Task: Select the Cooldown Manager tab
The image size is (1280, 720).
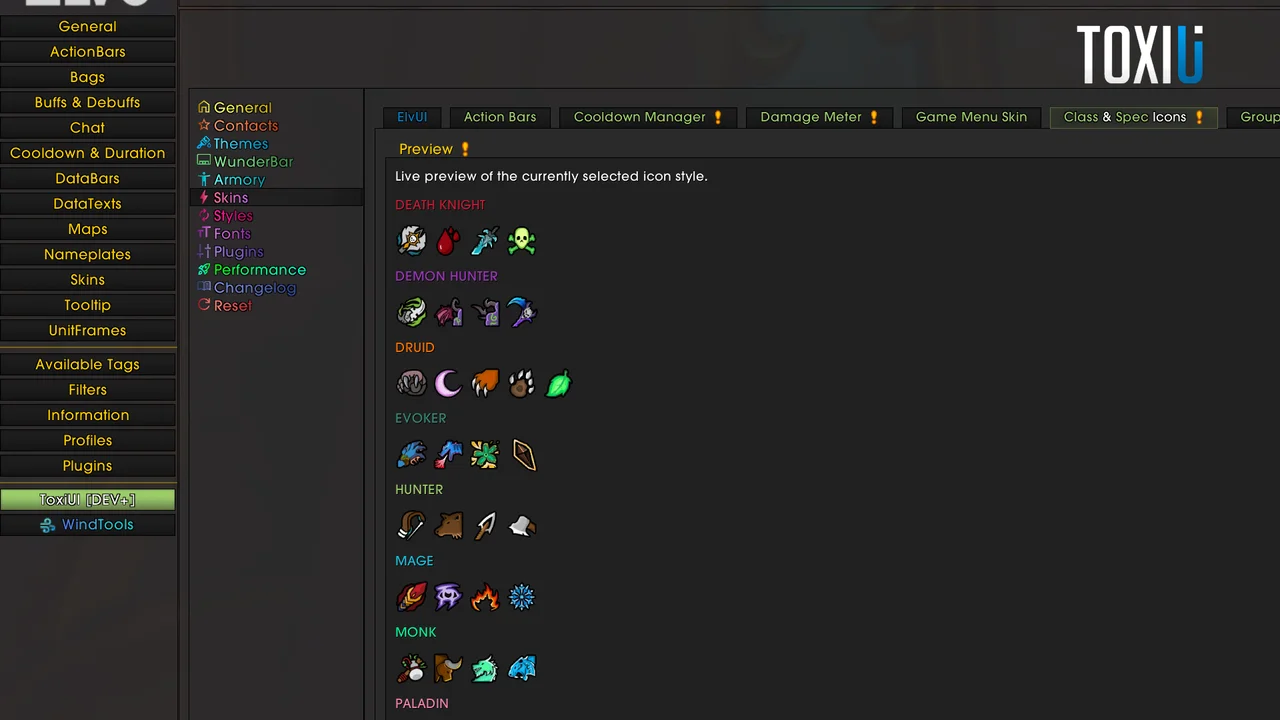Action: 640,117
